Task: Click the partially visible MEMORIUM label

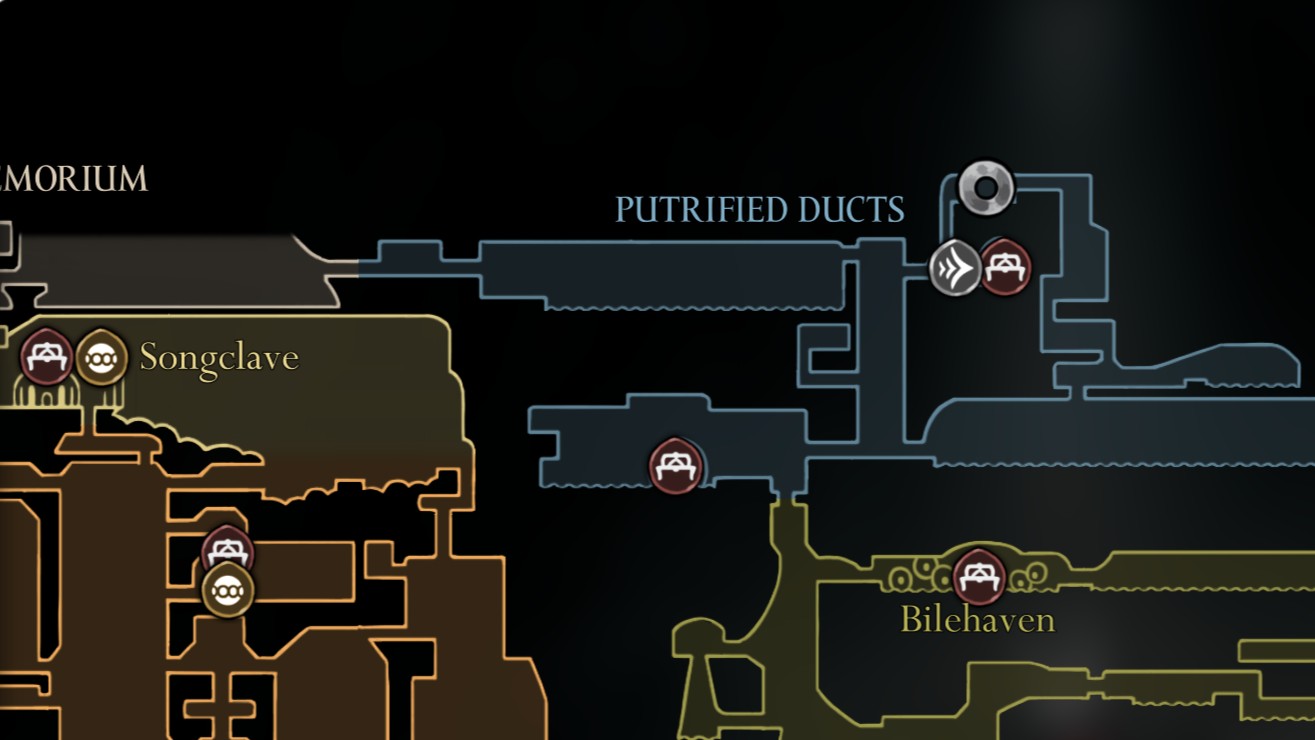Action: [x=75, y=180]
